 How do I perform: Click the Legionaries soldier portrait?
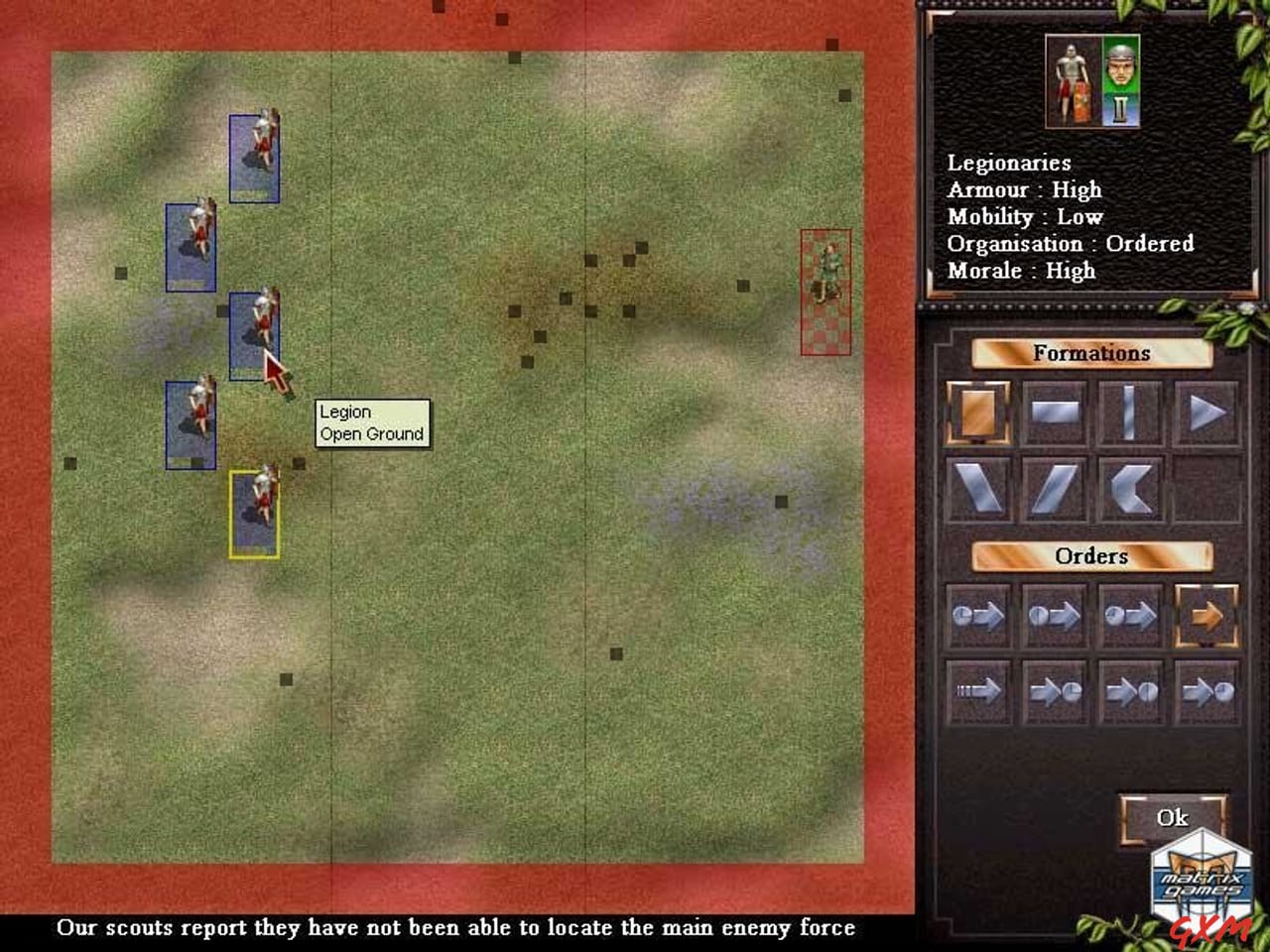click(1072, 79)
